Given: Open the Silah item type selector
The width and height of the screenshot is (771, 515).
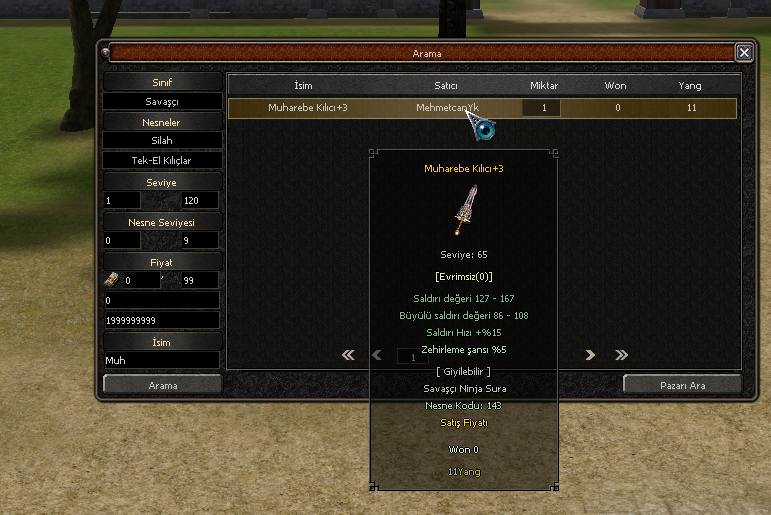Looking at the screenshot, I should click(162, 141).
